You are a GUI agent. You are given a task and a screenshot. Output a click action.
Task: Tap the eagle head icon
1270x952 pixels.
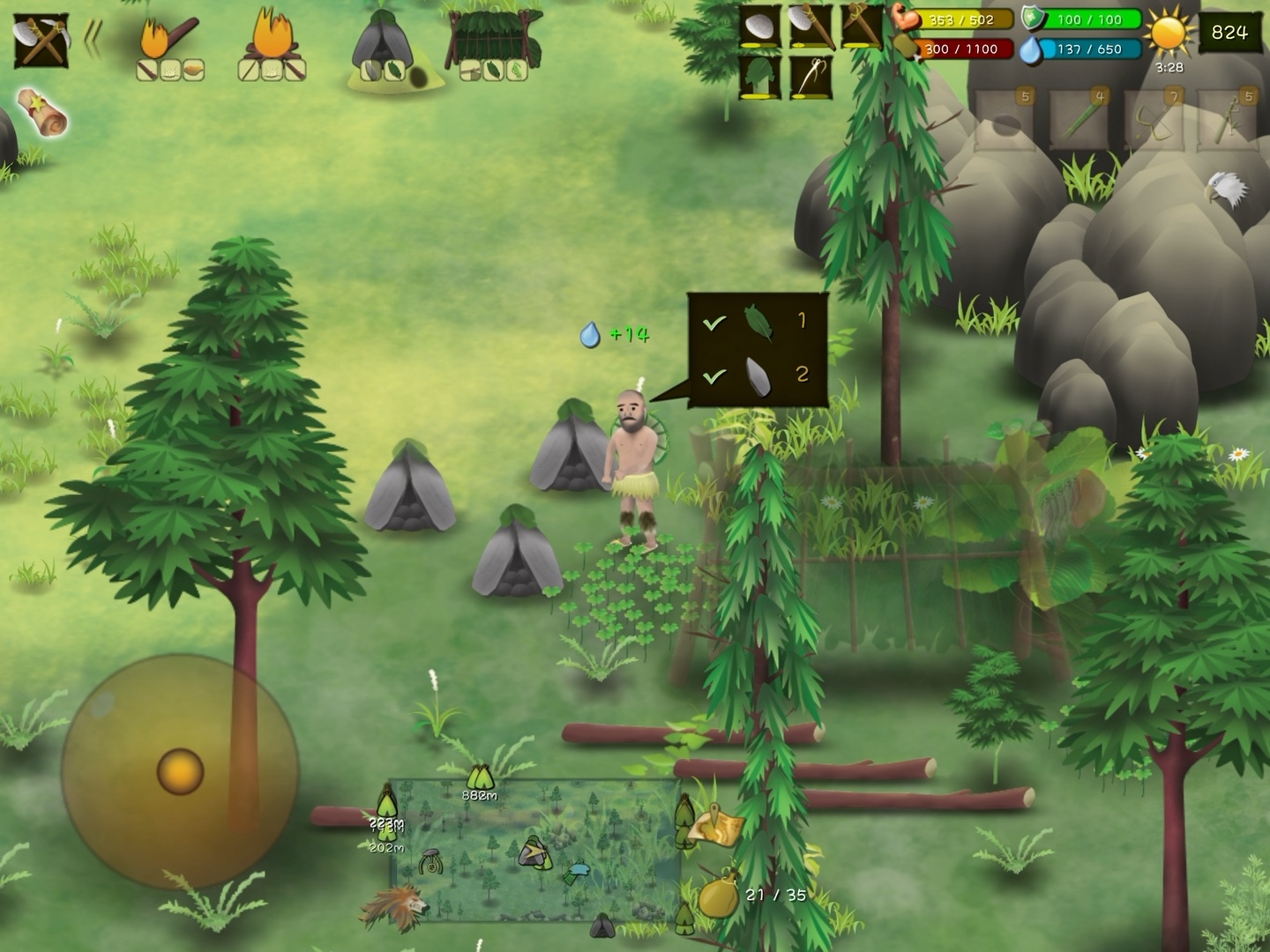coord(1227,188)
